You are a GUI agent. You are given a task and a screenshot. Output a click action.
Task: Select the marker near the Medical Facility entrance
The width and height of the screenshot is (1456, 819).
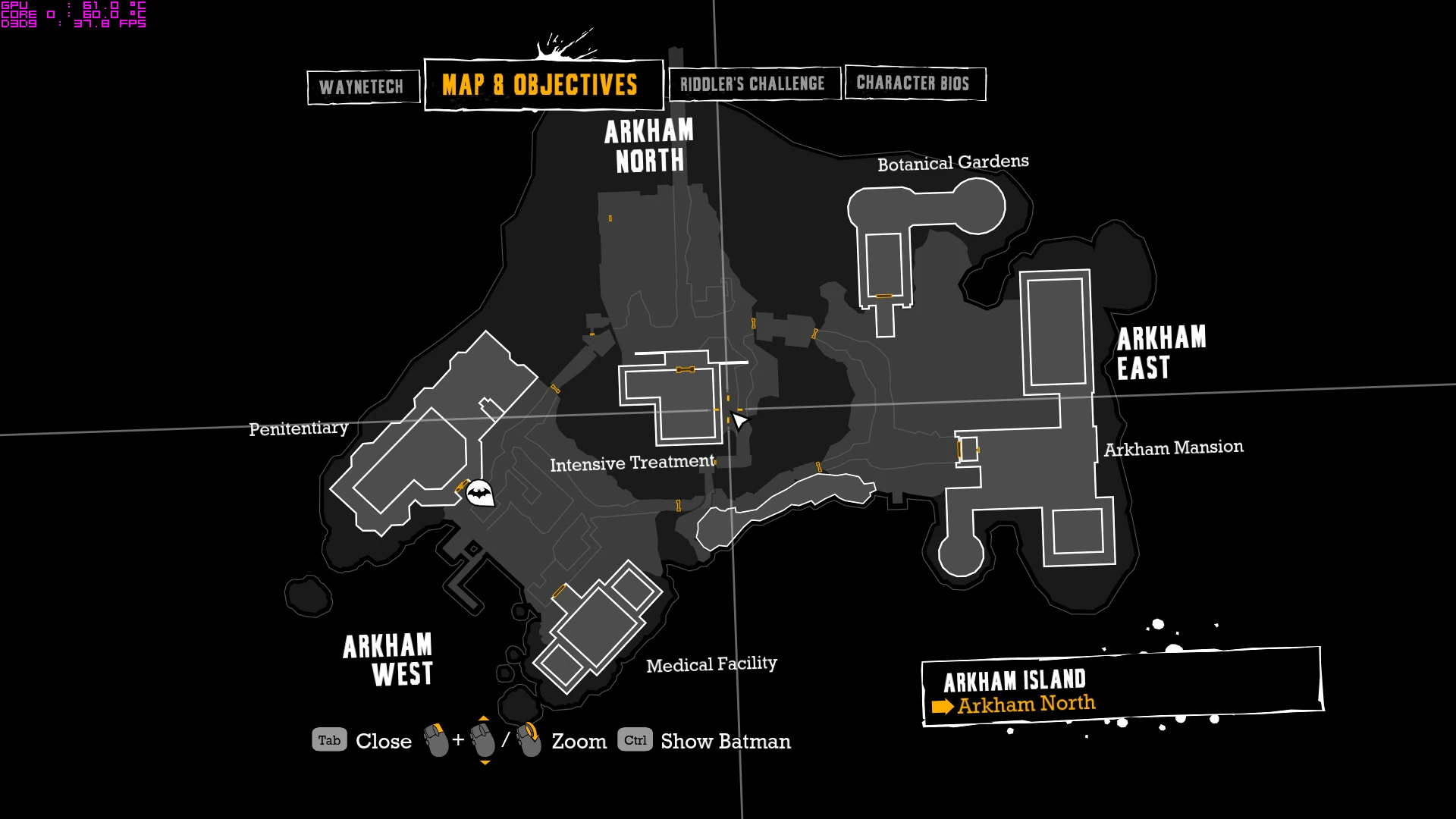[559, 591]
